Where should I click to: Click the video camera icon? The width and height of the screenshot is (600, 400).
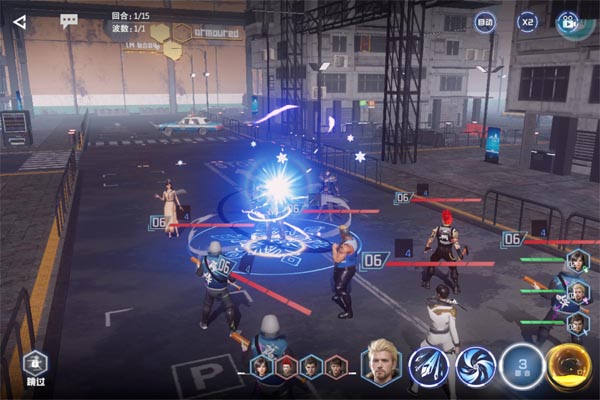pos(568,21)
